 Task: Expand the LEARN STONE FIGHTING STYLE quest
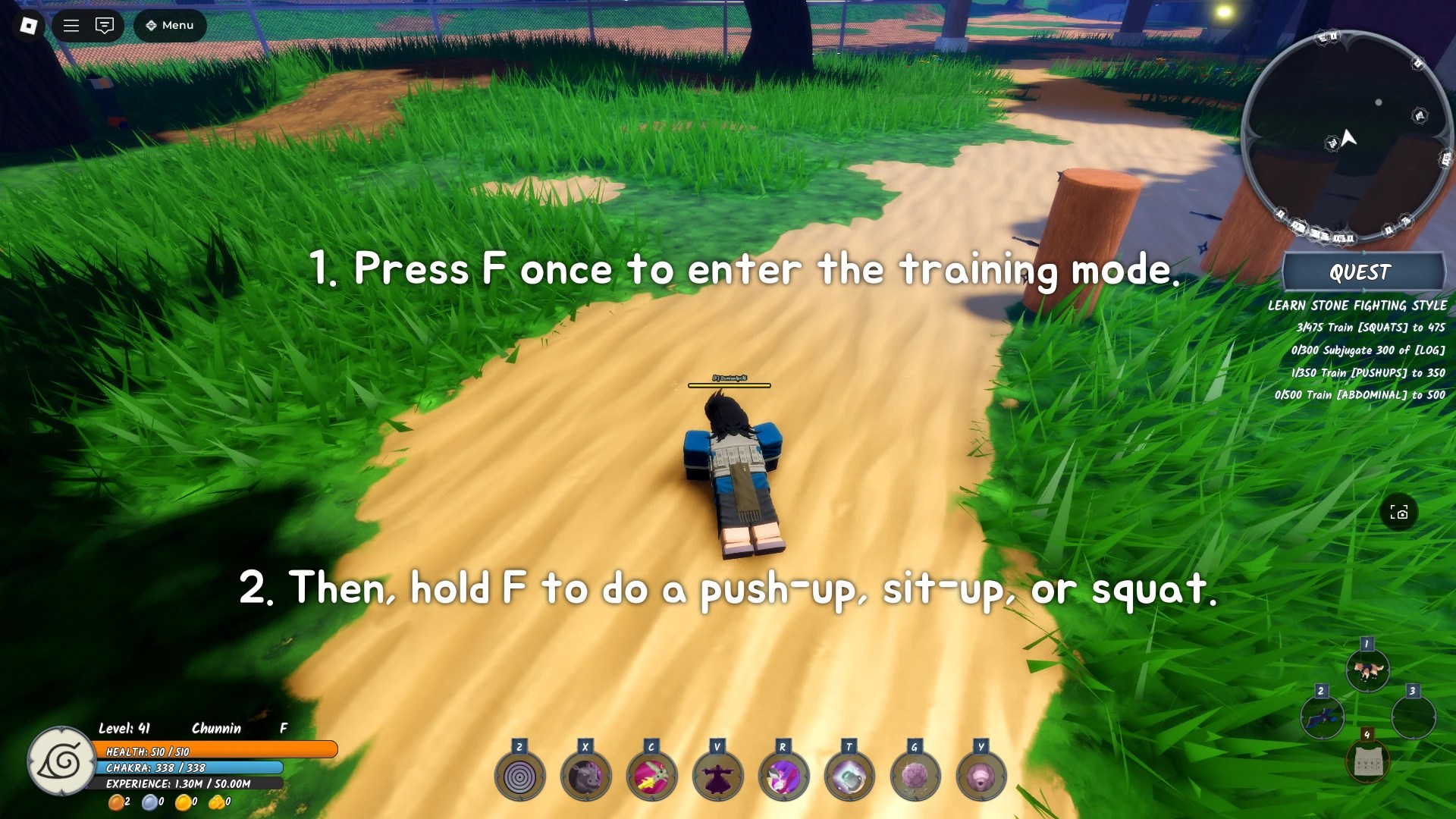coord(1358,306)
